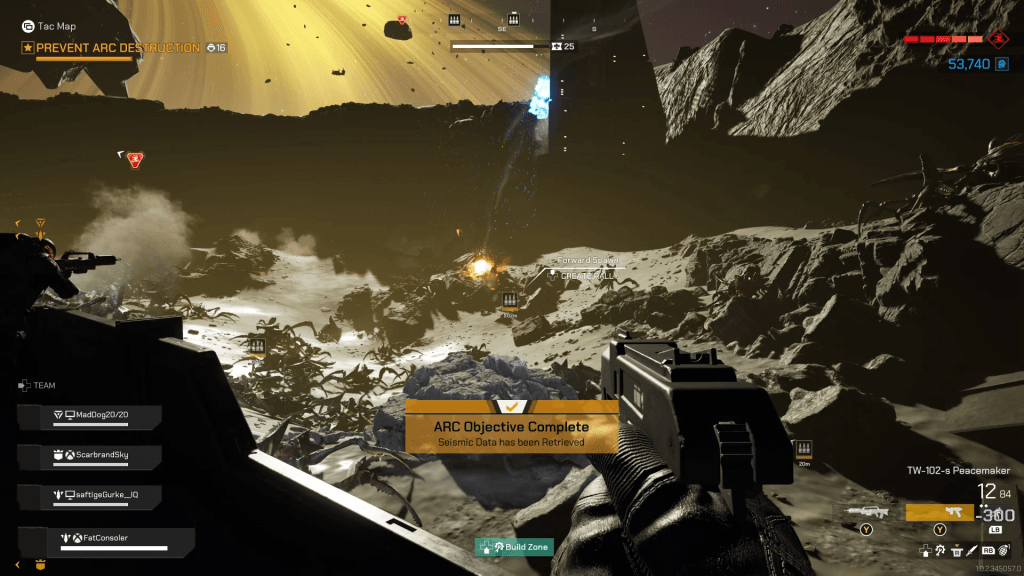Select the highlighted Peacemaker pistol weapon slot
The height and width of the screenshot is (576, 1024).
pos(939,511)
